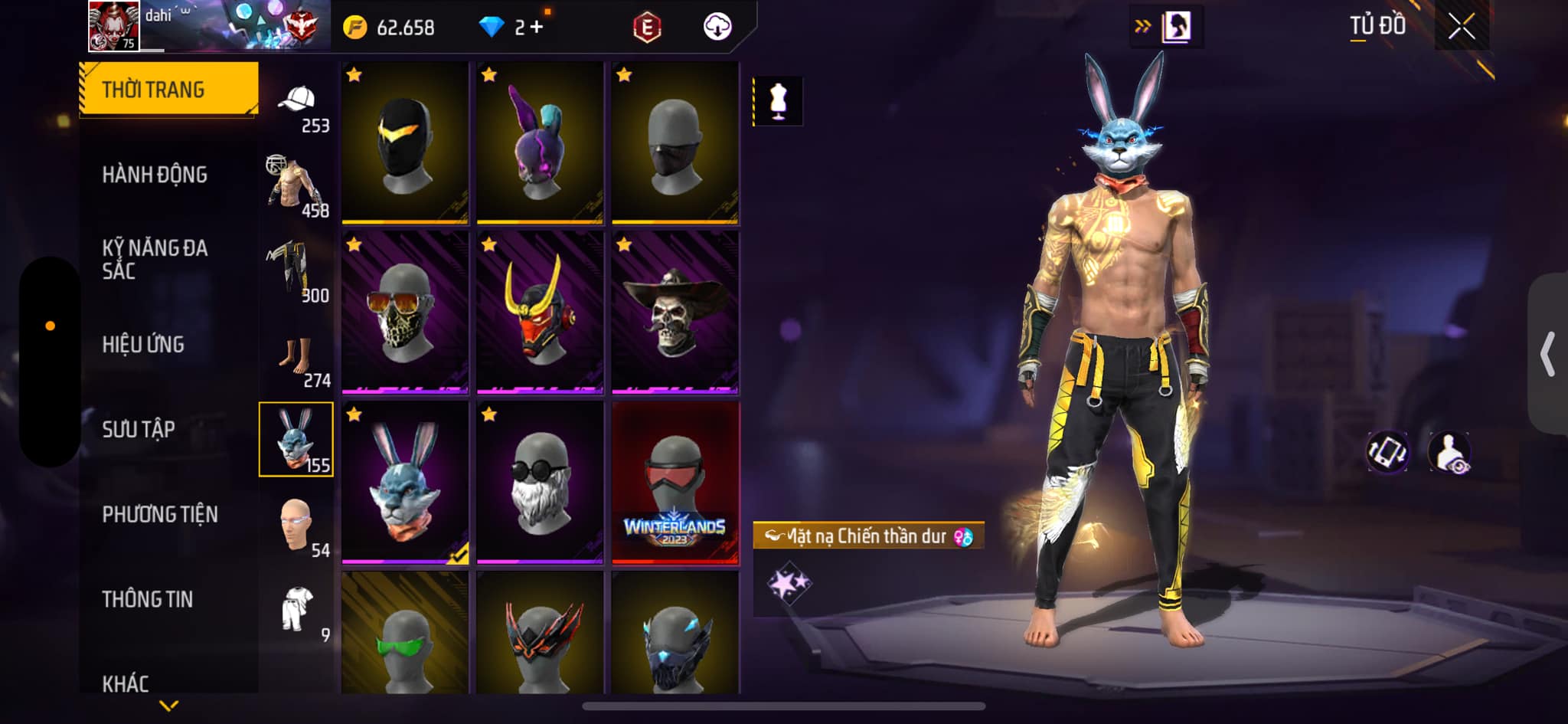Screen dimensions: 1568x724
Task: Close the wardrobe screen
Action: pyautogui.click(x=1461, y=27)
